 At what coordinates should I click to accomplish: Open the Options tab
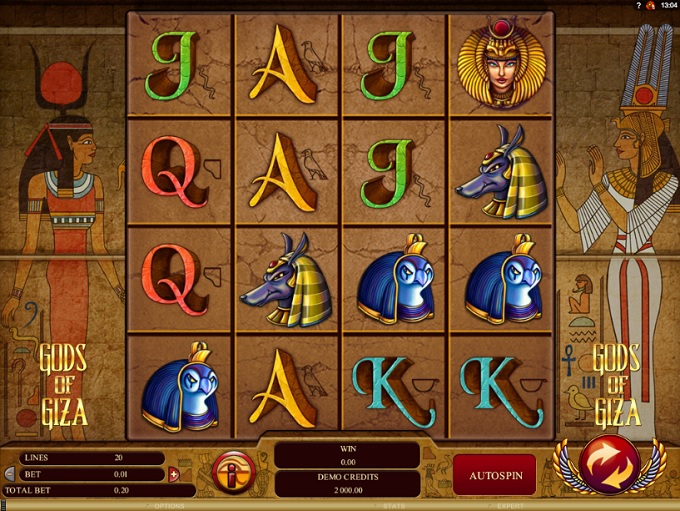pyautogui.click(x=170, y=506)
